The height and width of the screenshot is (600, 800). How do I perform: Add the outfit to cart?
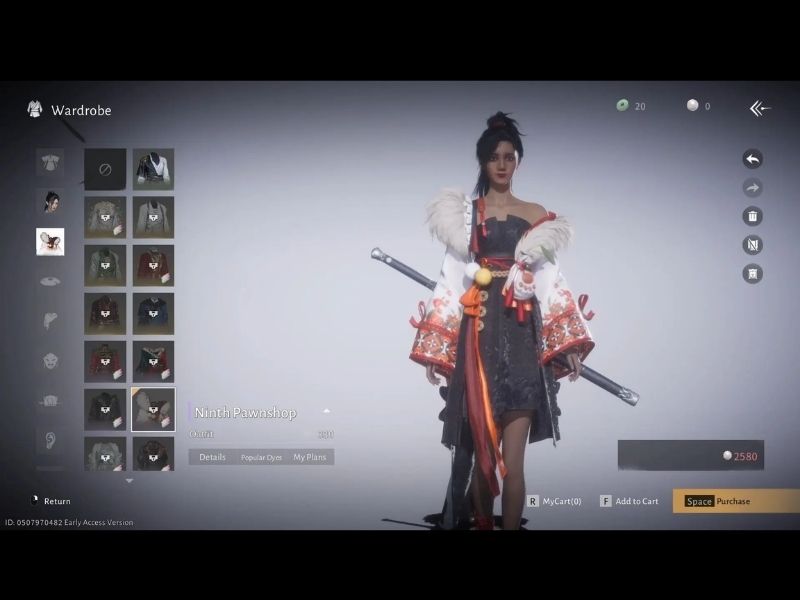click(630, 501)
